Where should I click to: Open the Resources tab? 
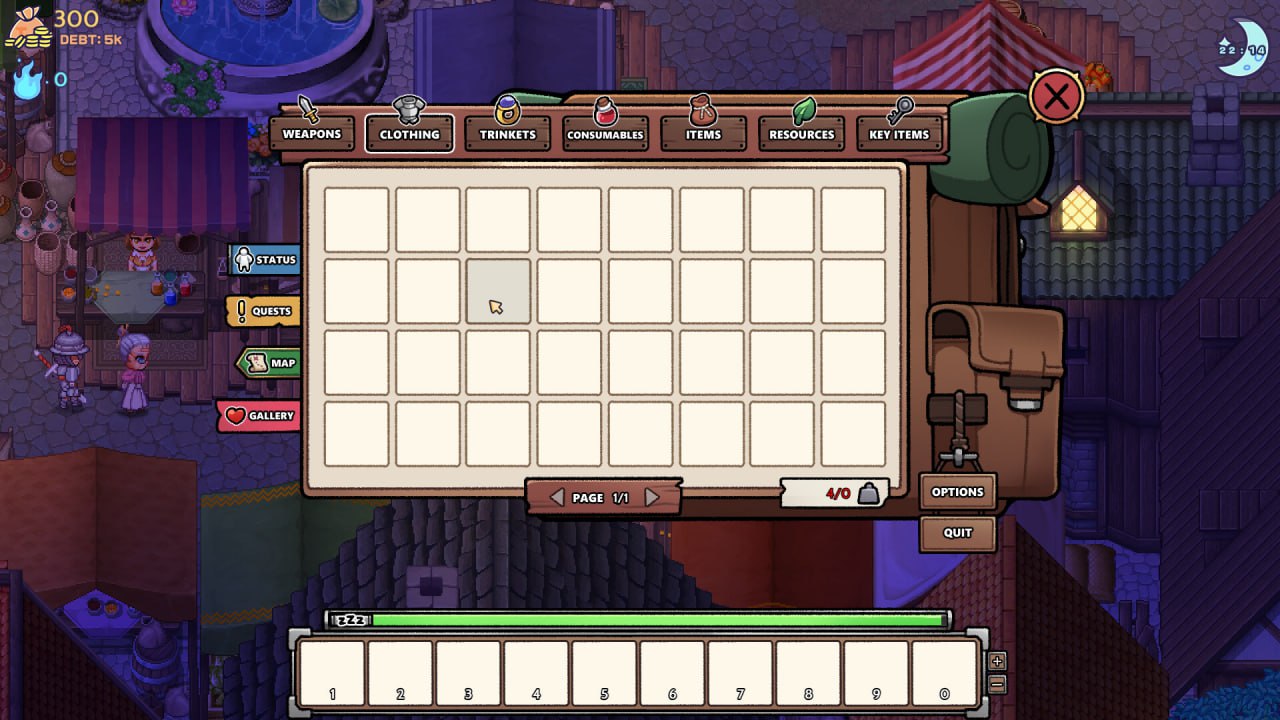800,131
